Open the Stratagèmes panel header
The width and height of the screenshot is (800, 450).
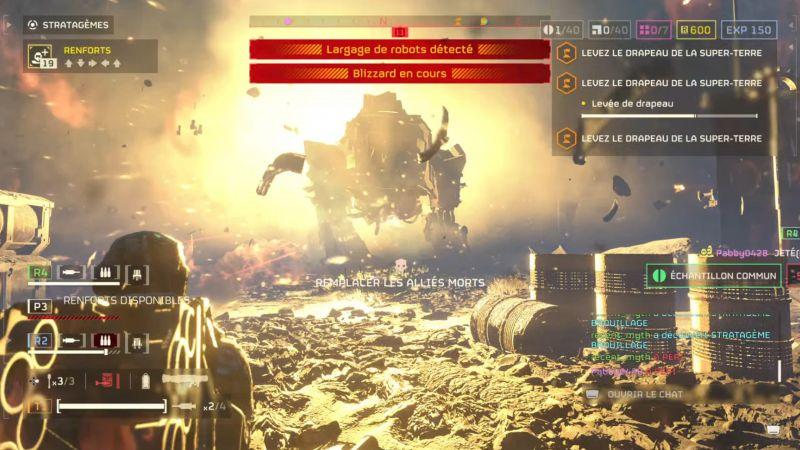[x=70, y=24]
